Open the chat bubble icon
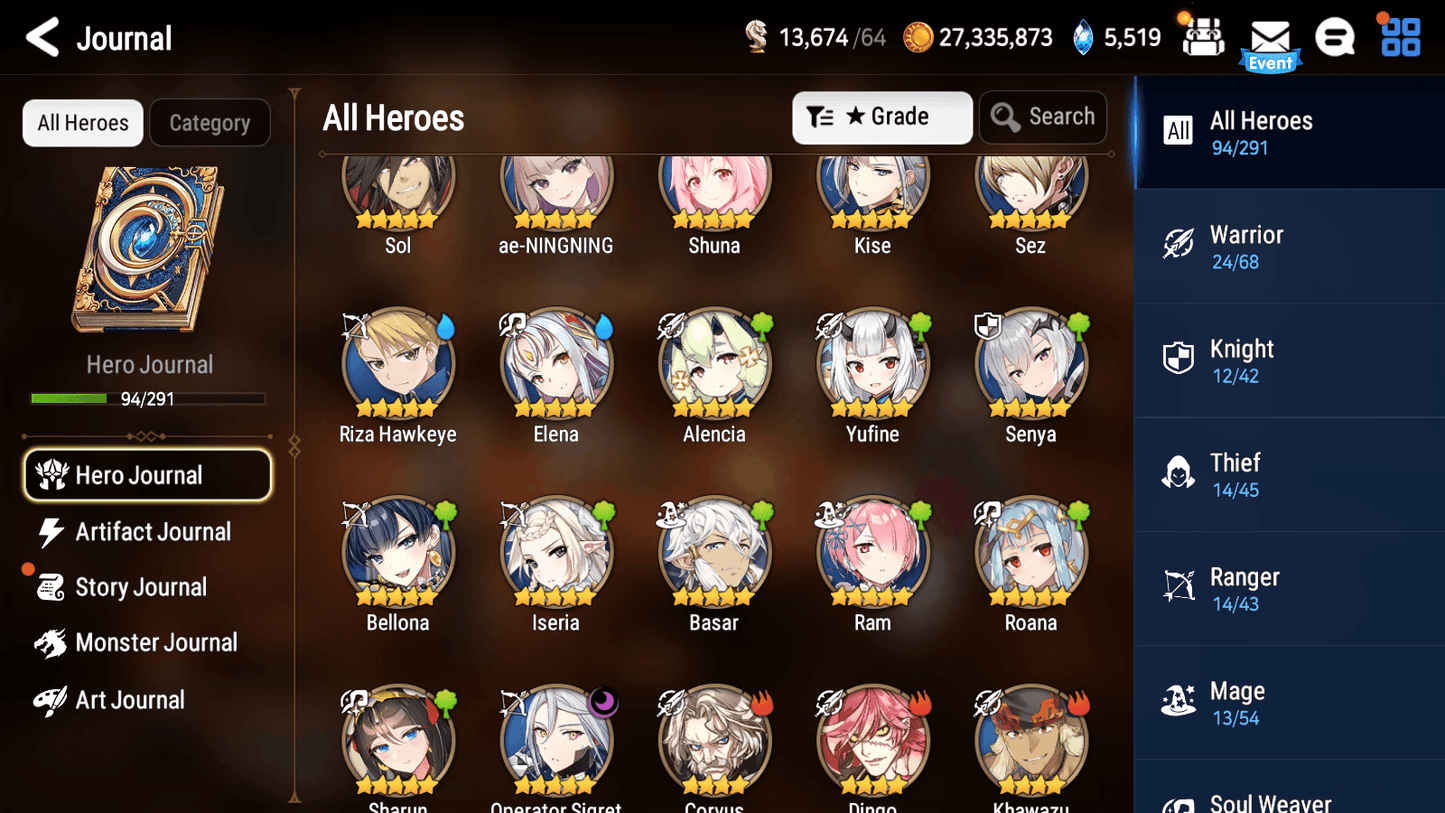 point(1335,36)
